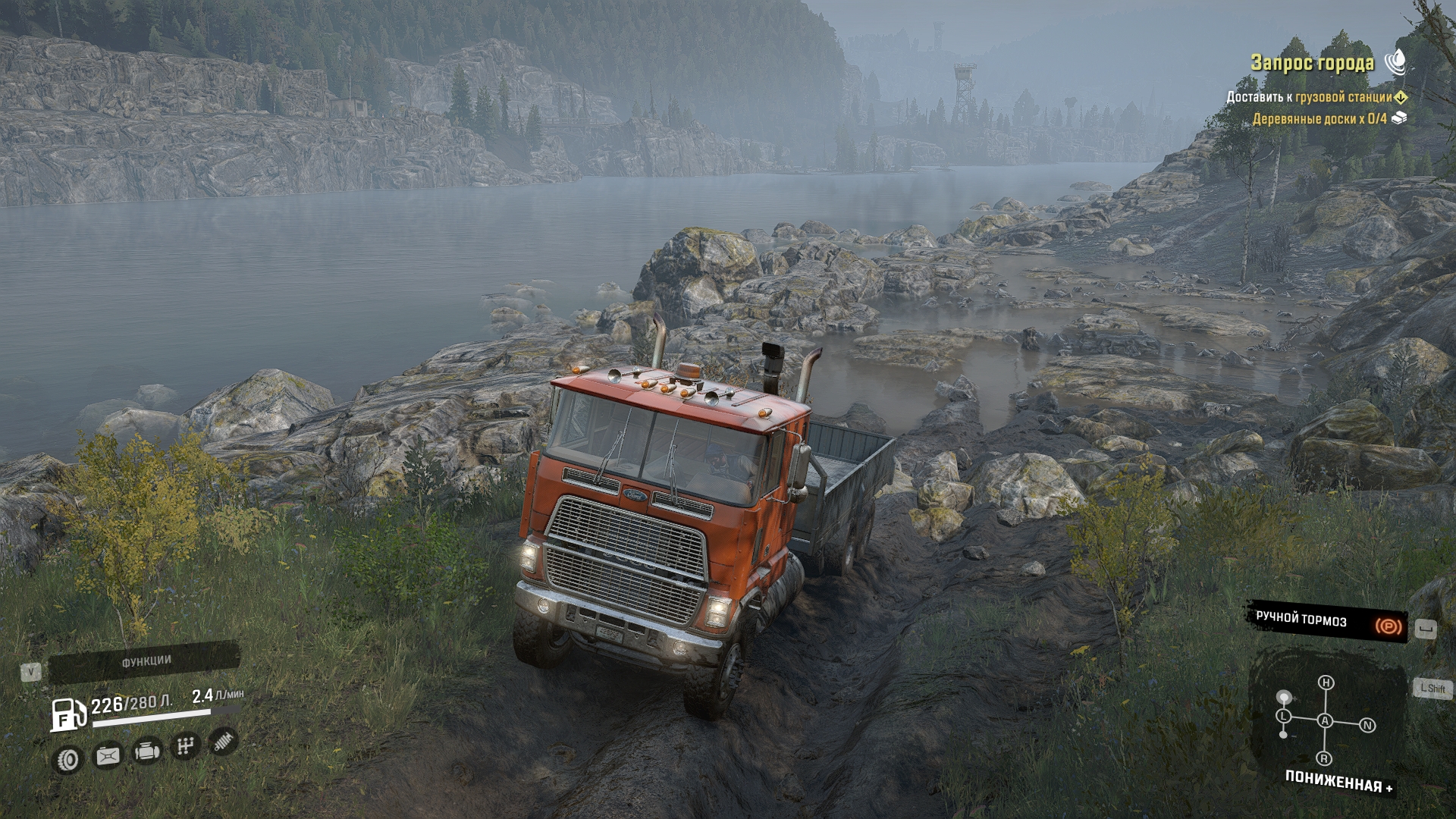Click the tire status icon
The height and width of the screenshot is (819, 1456).
click(x=69, y=758)
